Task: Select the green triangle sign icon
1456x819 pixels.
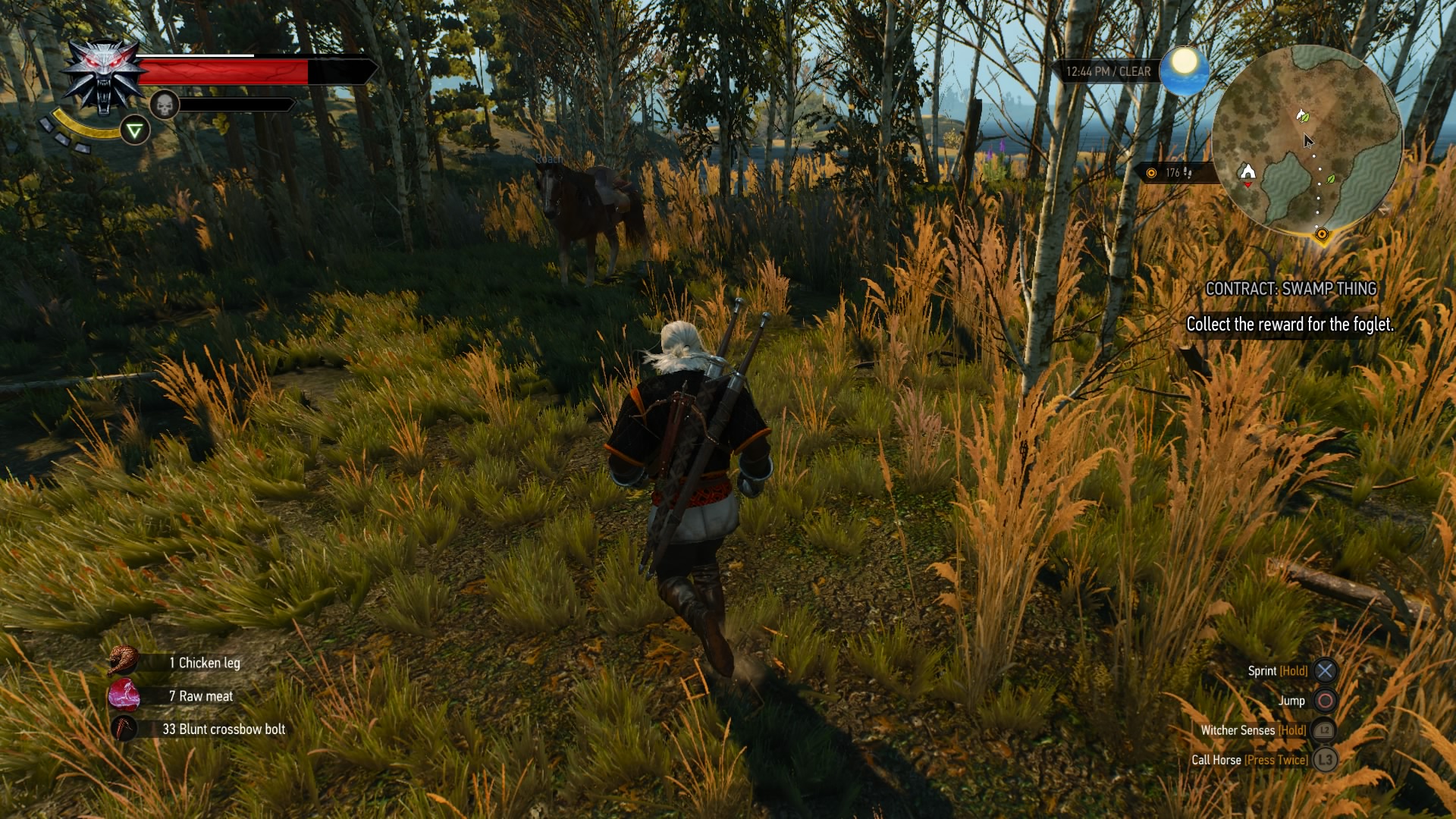Action: point(134,131)
